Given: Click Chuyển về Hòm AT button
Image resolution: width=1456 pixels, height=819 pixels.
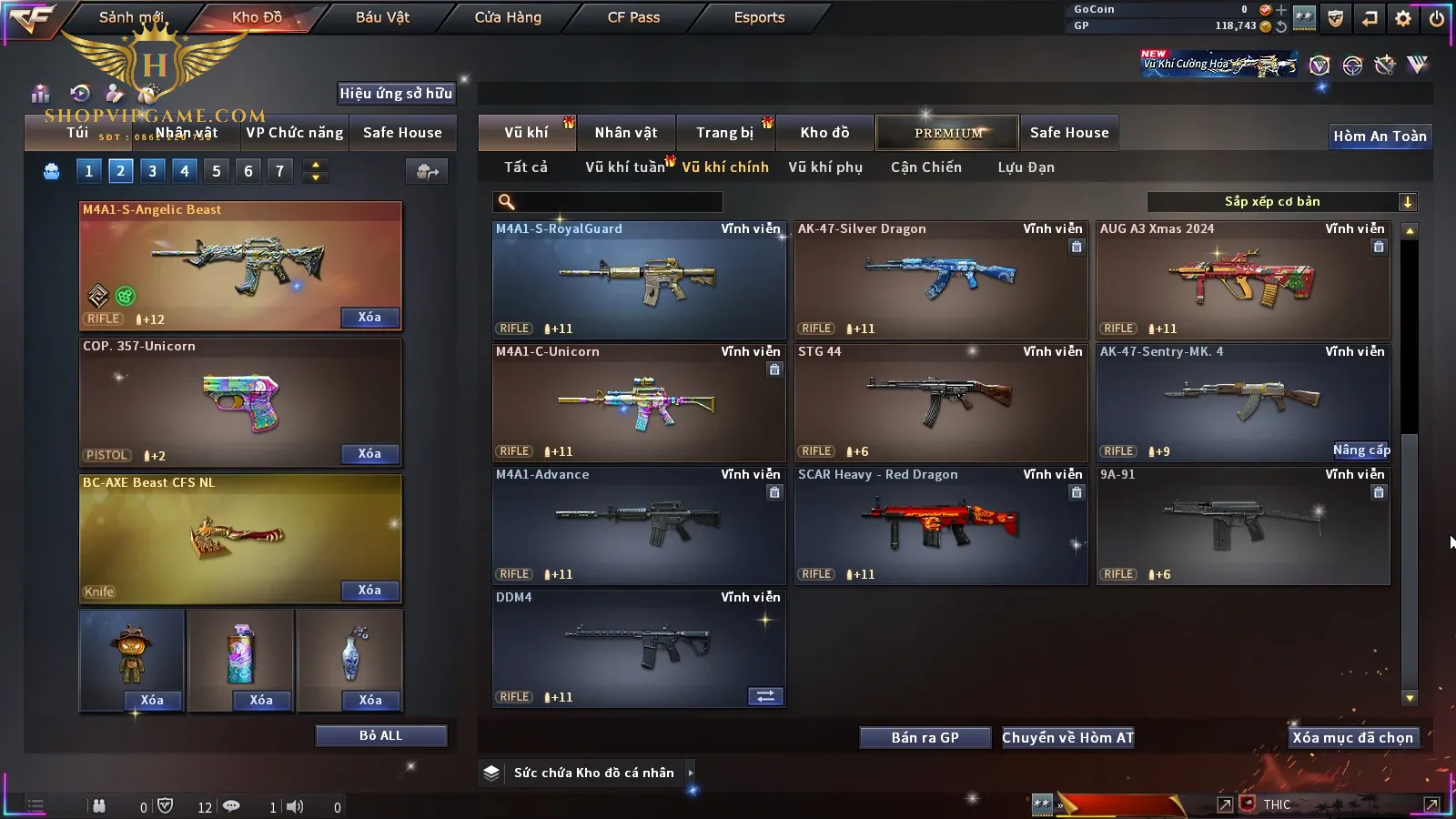Looking at the screenshot, I should click(x=1067, y=738).
